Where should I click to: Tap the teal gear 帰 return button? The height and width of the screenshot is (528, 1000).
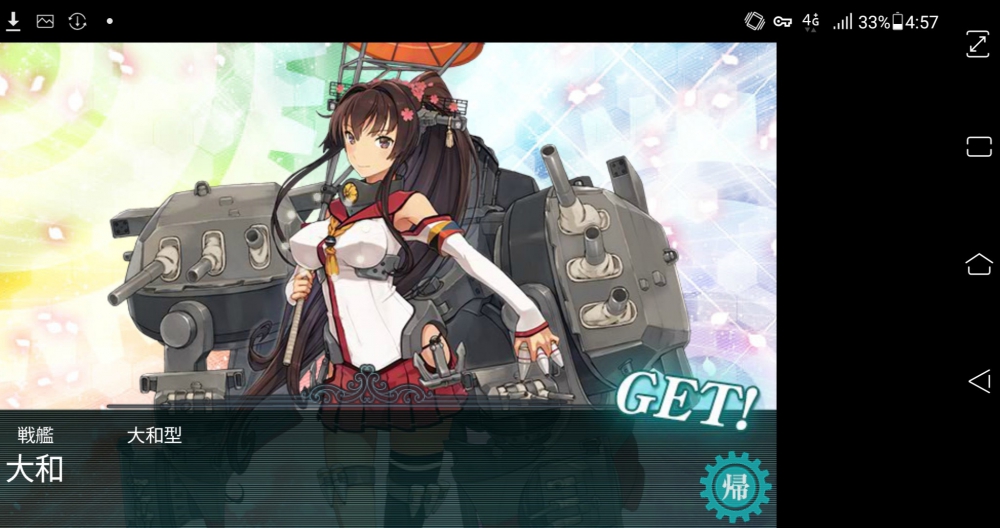(x=735, y=487)
